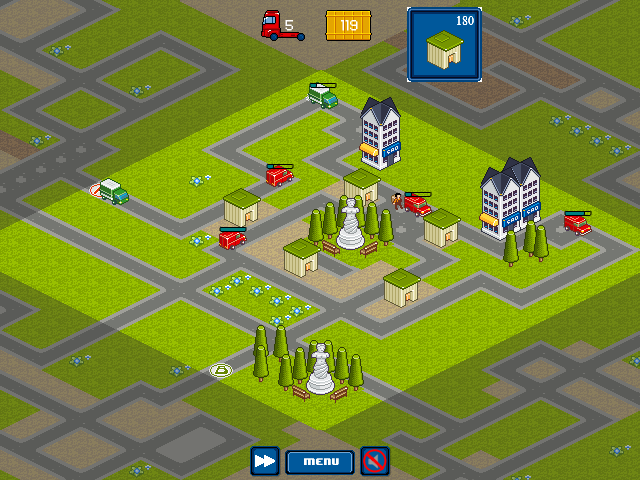This screenshot has height=480, width=640.
Task: Open the menu button
Action: [x=320, y=461]
